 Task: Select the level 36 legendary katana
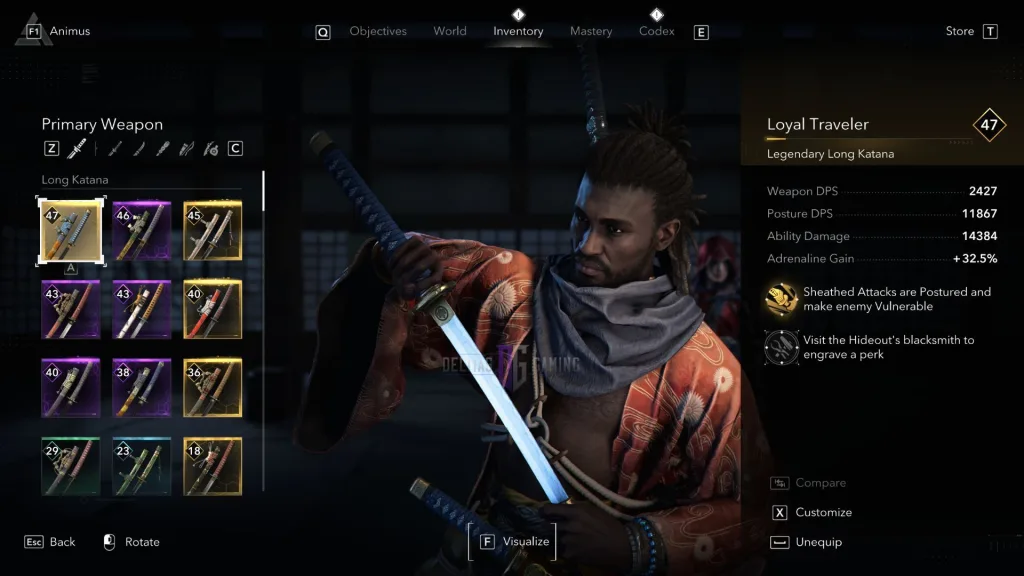coord(212,387)
